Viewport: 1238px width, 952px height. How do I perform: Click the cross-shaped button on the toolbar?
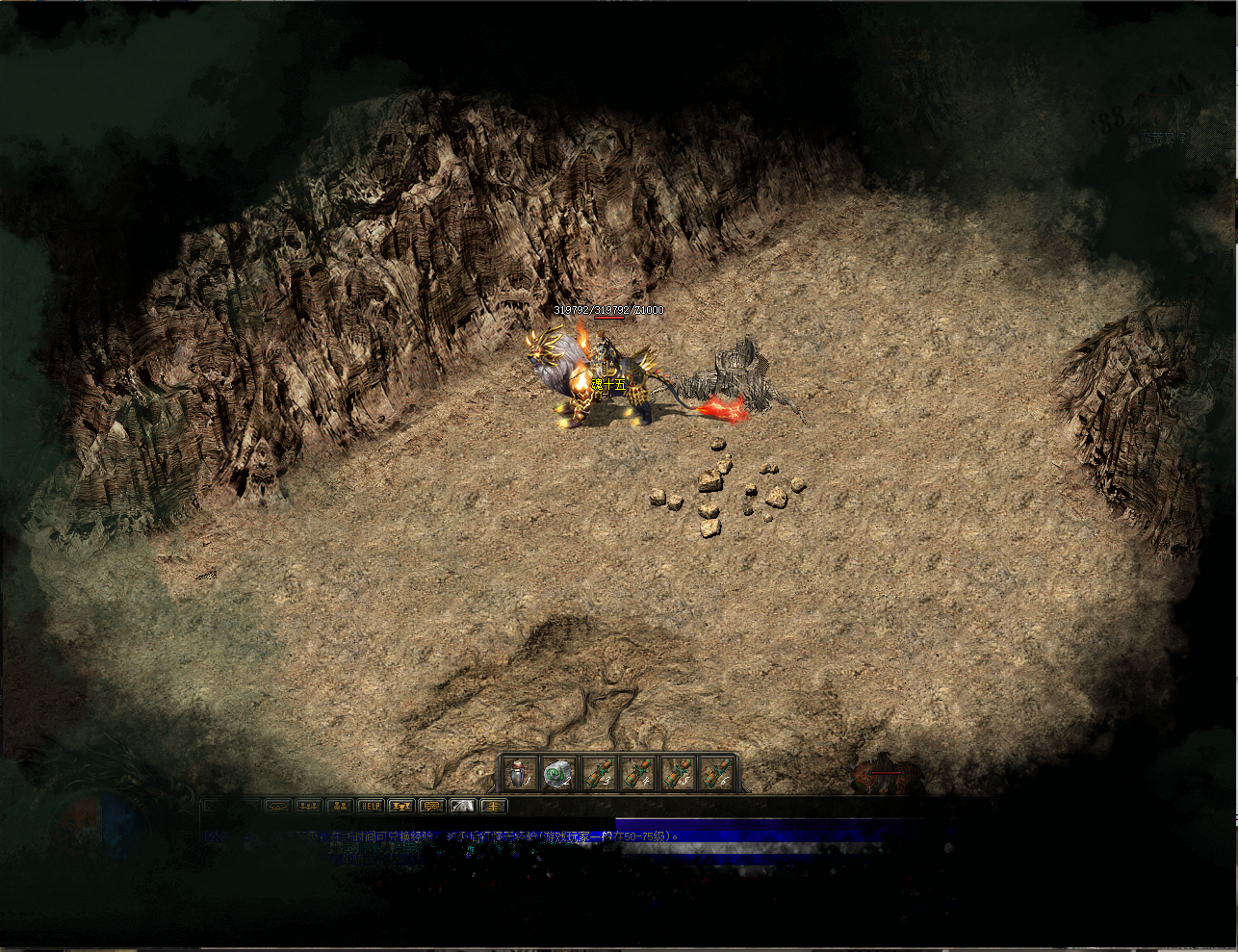[494, 806]
